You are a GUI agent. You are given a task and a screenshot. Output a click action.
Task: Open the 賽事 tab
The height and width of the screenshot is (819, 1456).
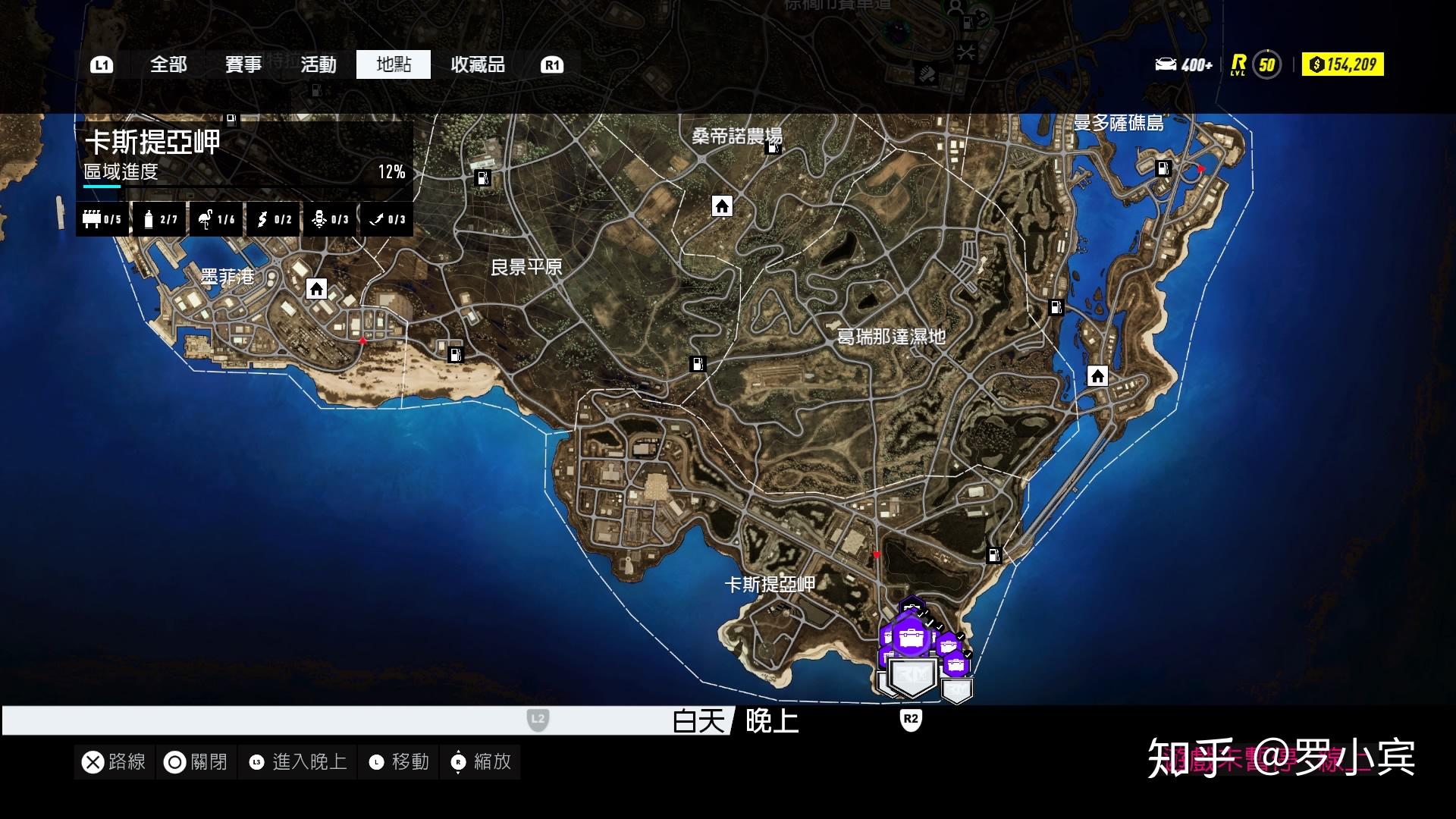[x=243, y=64]
